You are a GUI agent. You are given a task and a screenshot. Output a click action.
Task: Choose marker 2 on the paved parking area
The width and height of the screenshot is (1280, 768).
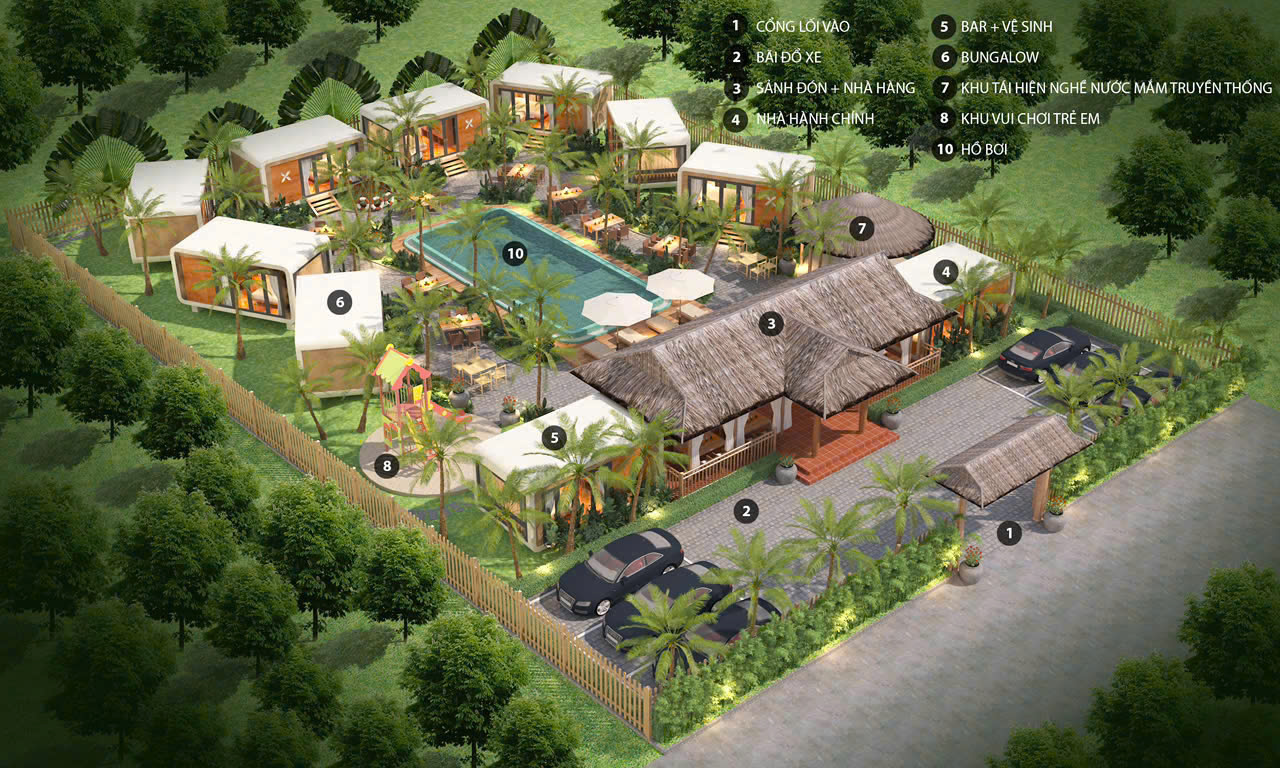745,512
